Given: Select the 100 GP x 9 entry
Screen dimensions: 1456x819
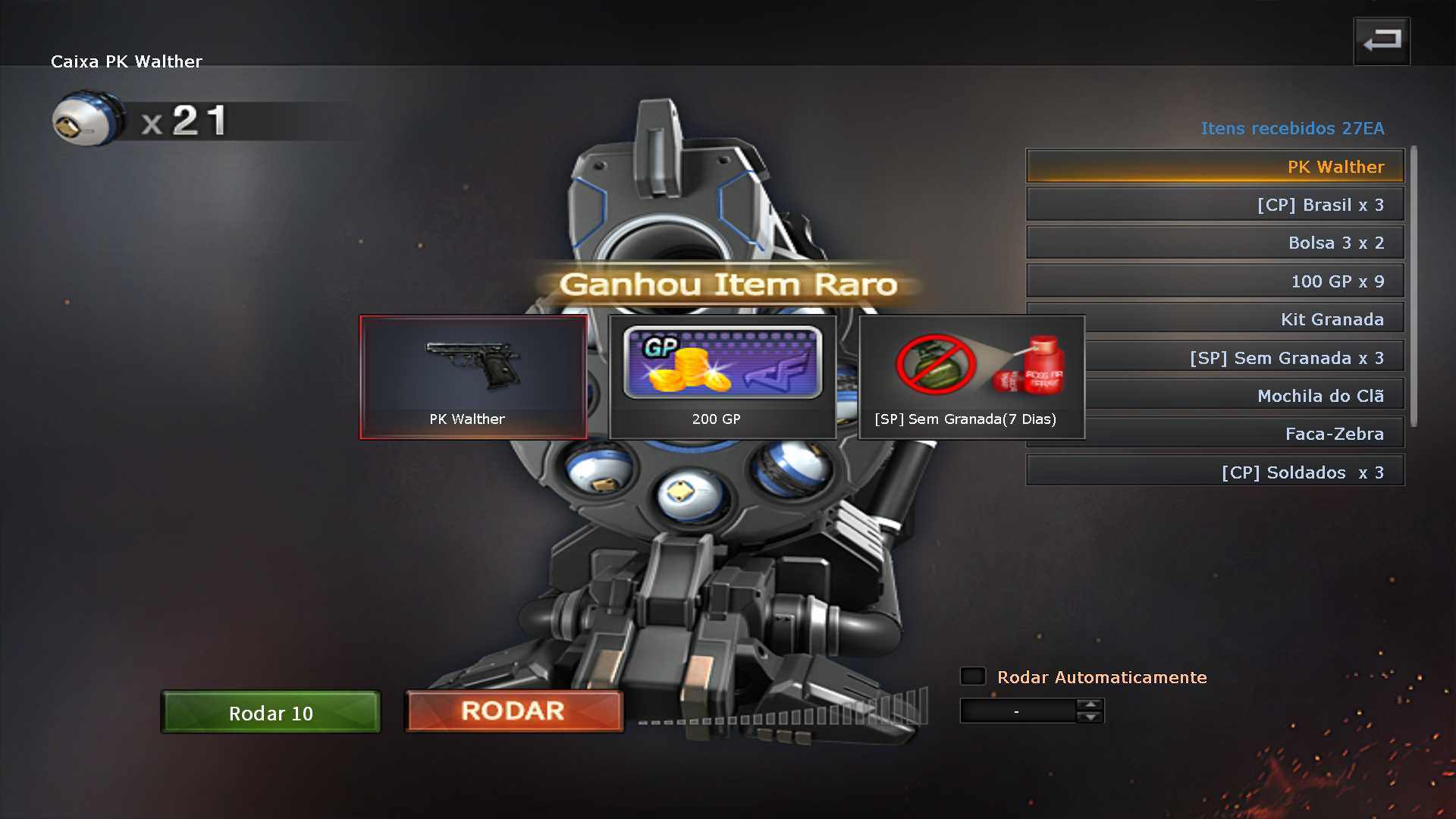Looking at the screenshot, I should [1215, 281].
